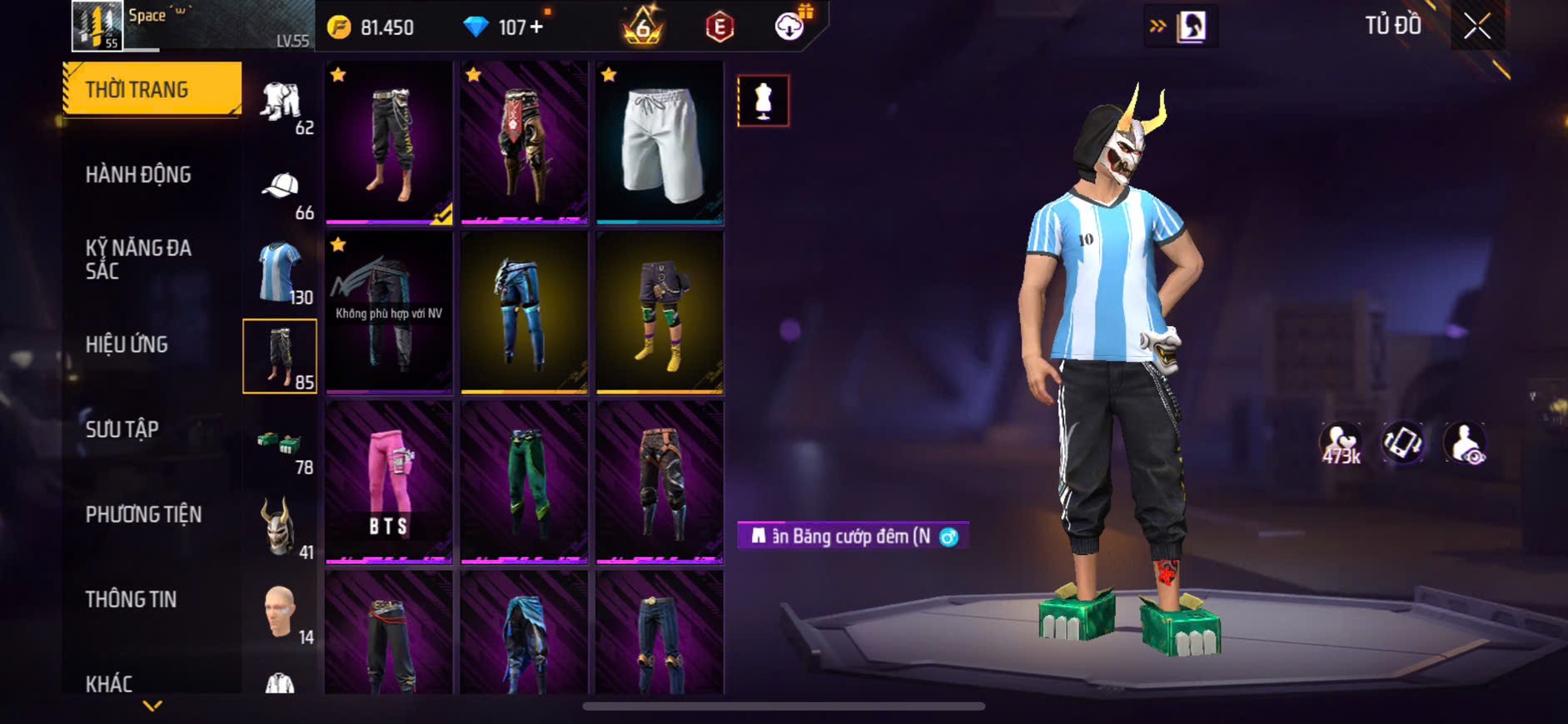Open the Hành Động menu tab
1568x724 pixels.
[138, 175]
